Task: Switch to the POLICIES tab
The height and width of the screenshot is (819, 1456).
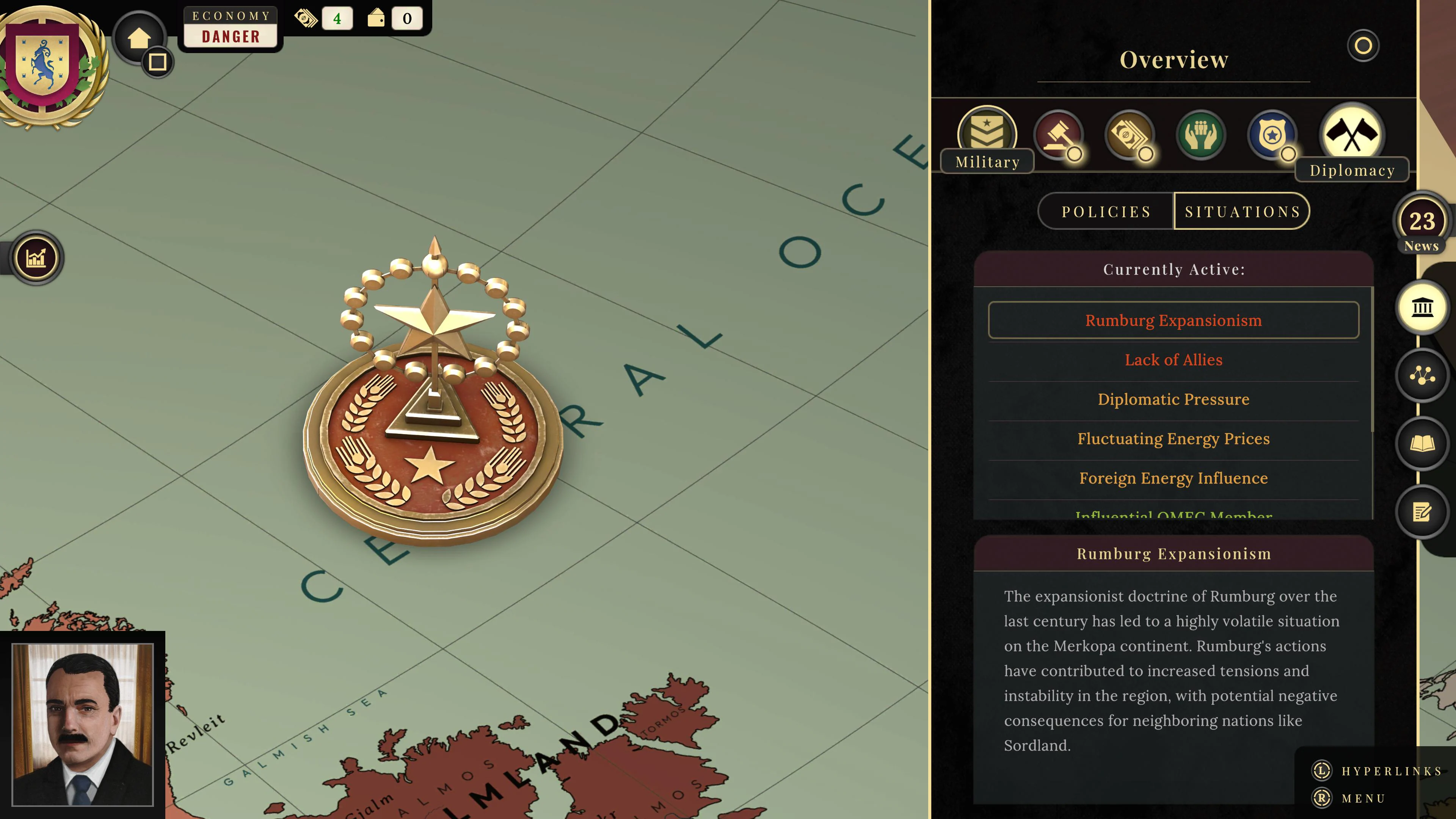Action: [1106, 211]
